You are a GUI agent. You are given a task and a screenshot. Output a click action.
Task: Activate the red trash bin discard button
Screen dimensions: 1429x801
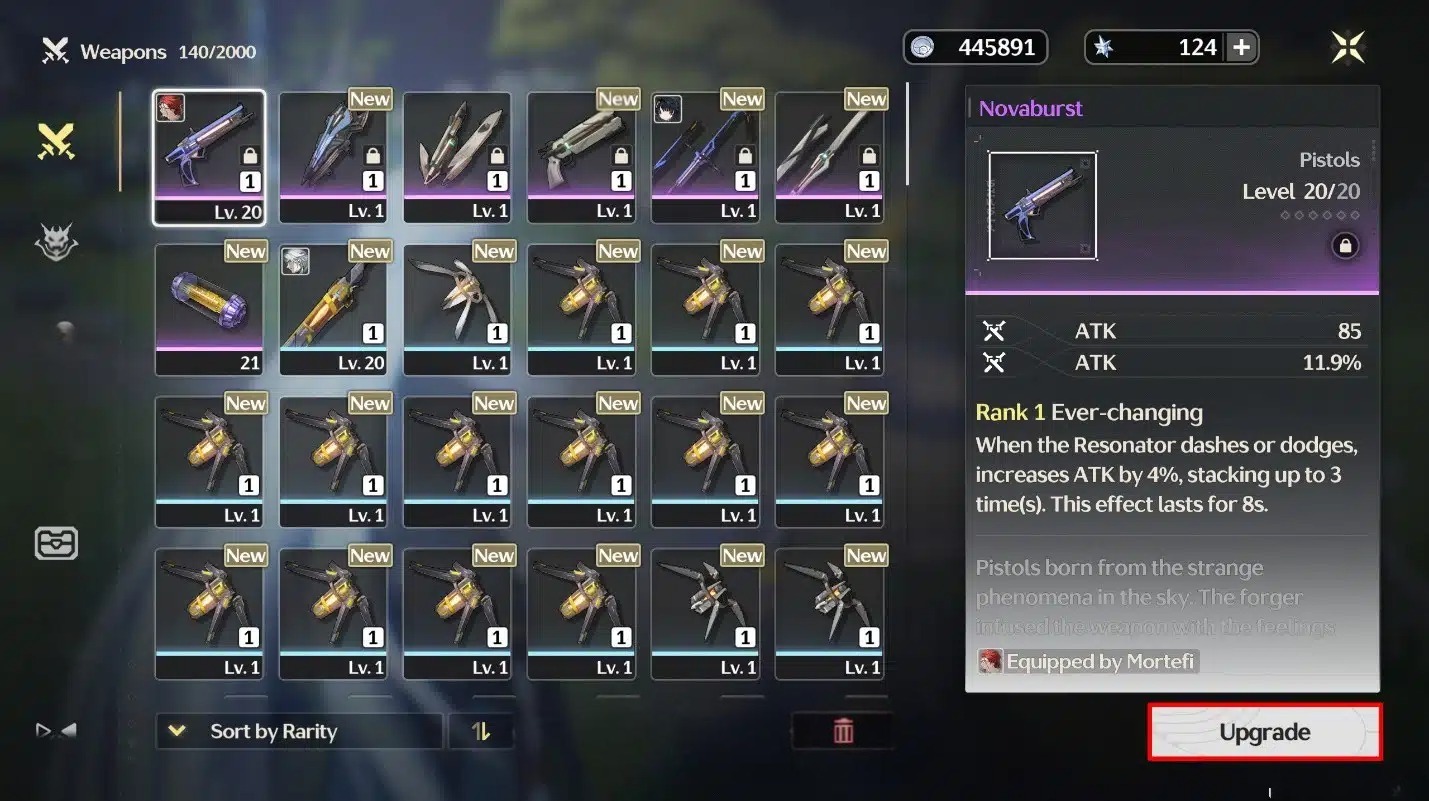pyautogui.click(x=843, y=731)
